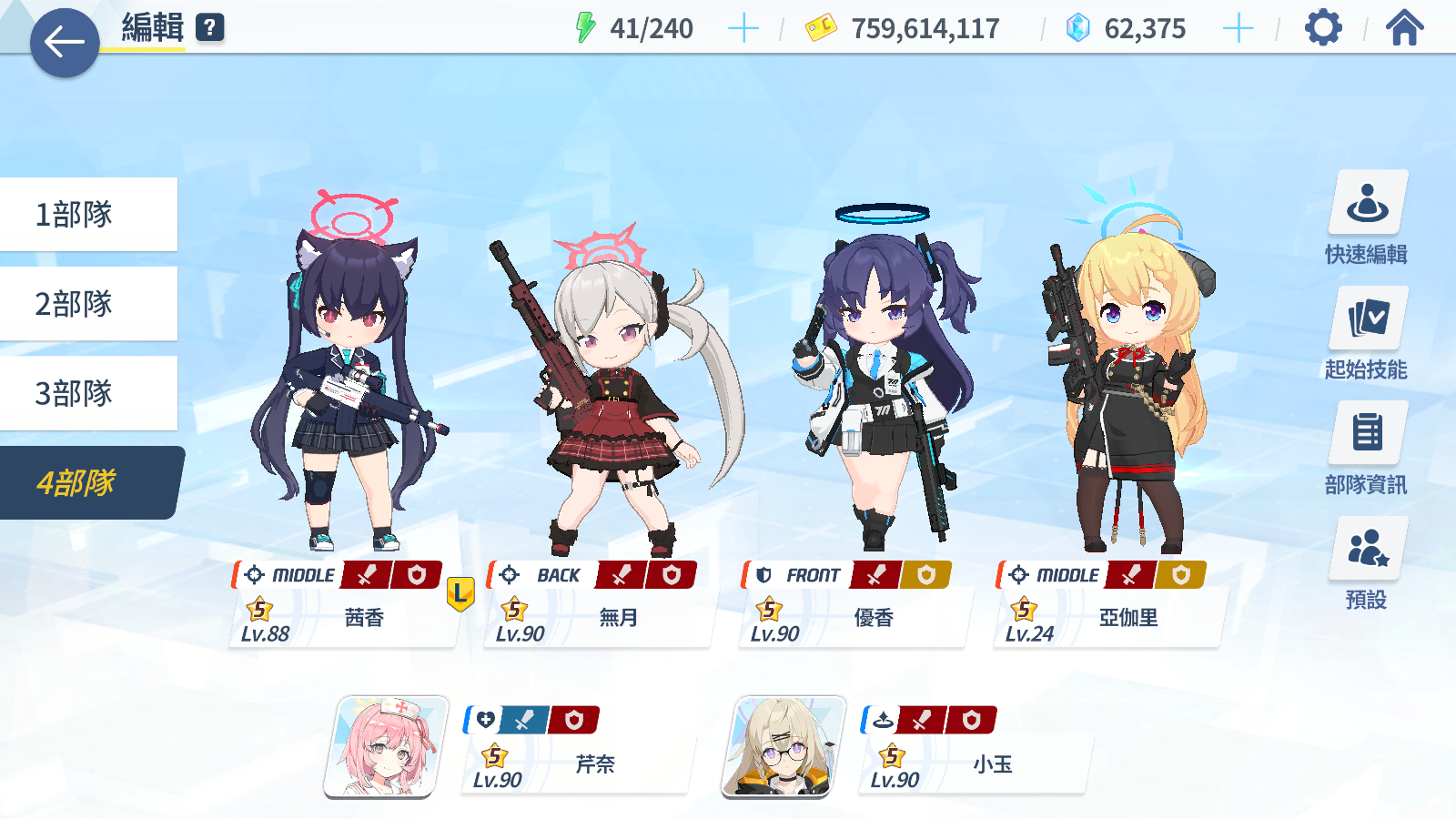
Task: Add gems with the plus button
Action: pos(1238,29)
